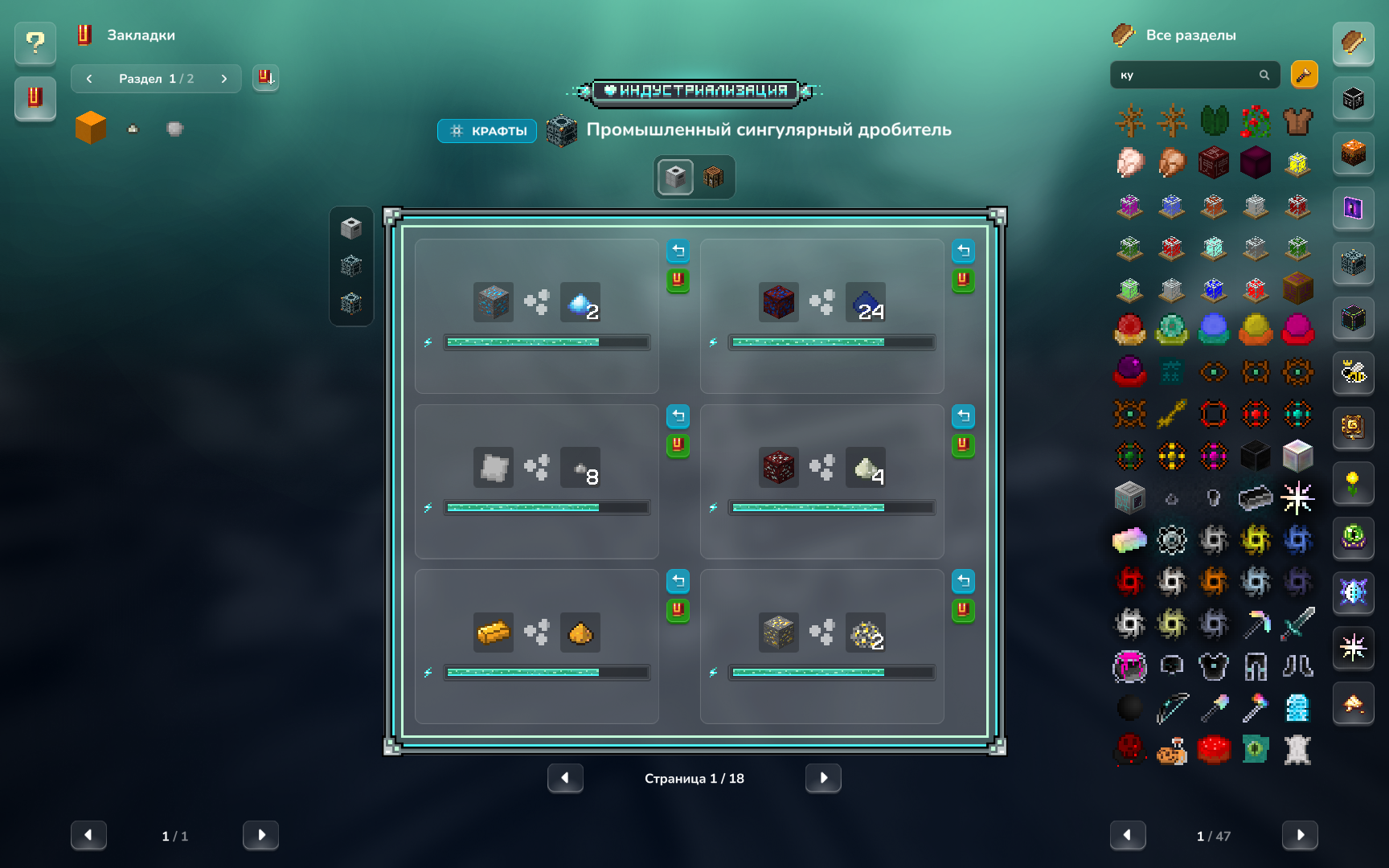Select the diamond-like pickaxe item

[x=1256, y=623]
